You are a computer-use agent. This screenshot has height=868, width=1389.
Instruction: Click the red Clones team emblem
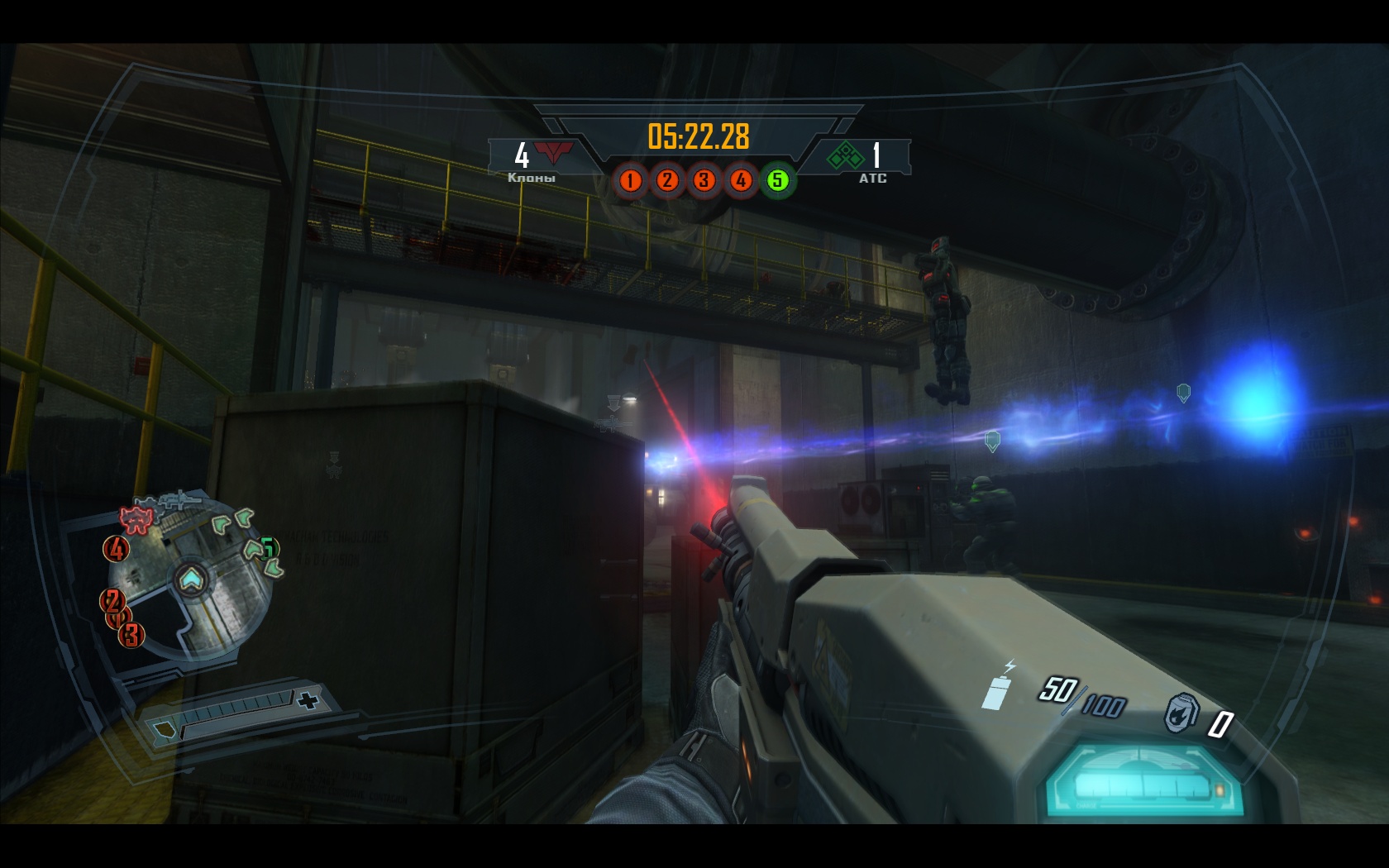point(553,154)
